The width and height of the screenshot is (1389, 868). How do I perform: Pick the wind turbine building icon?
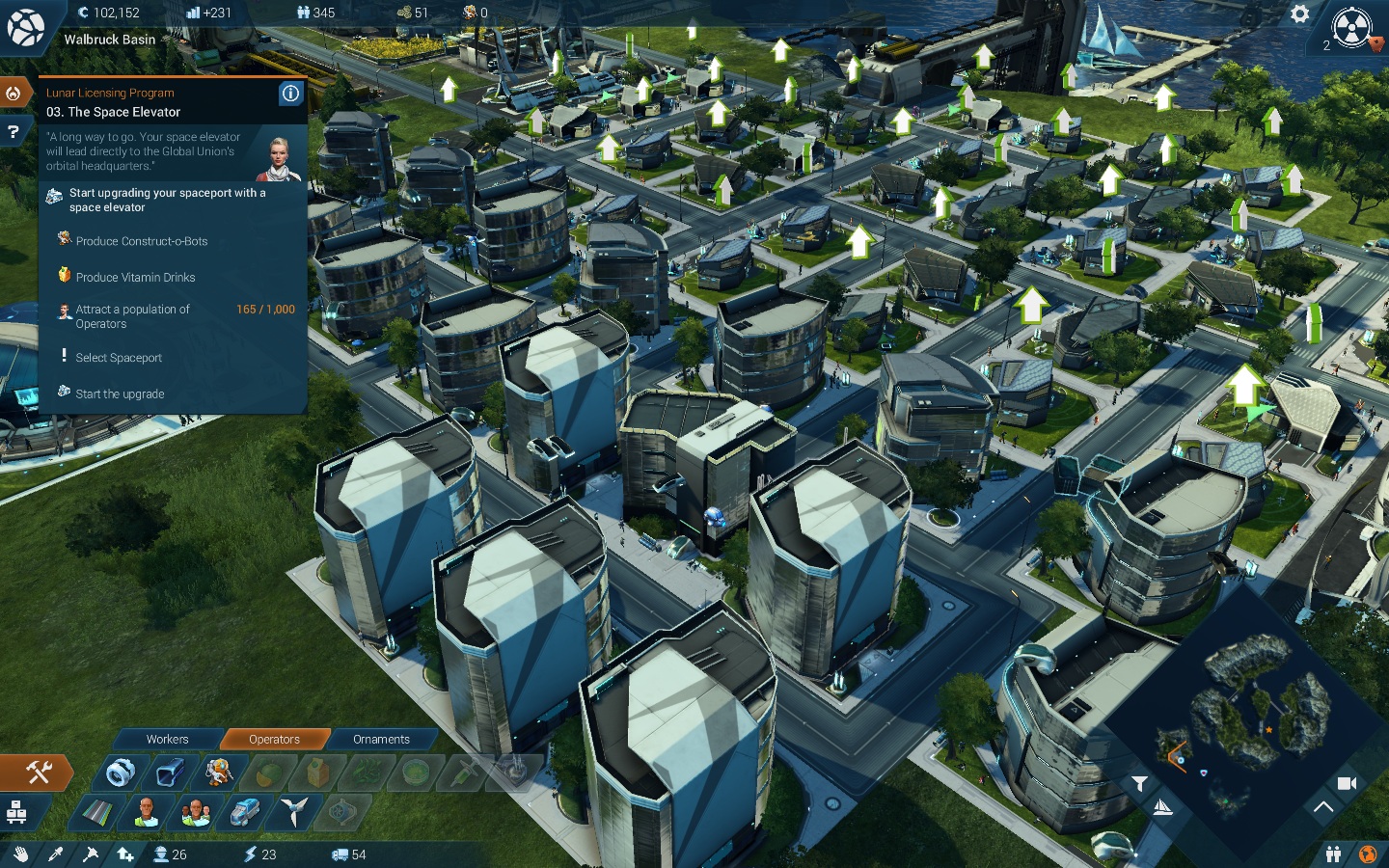point(294,813)
